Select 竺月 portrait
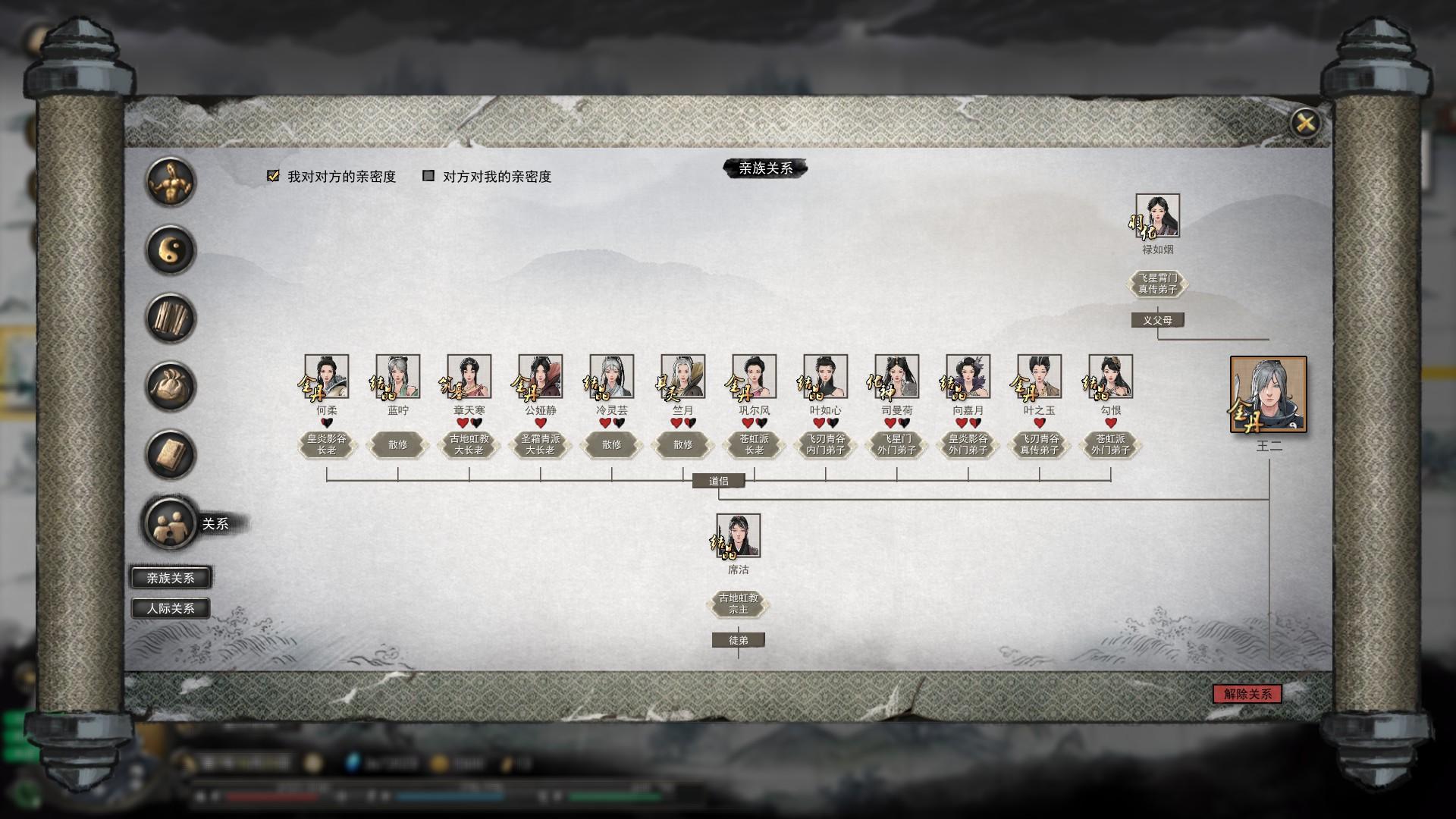The width and height of the screenshot is (1456, 819). (683, 376)
